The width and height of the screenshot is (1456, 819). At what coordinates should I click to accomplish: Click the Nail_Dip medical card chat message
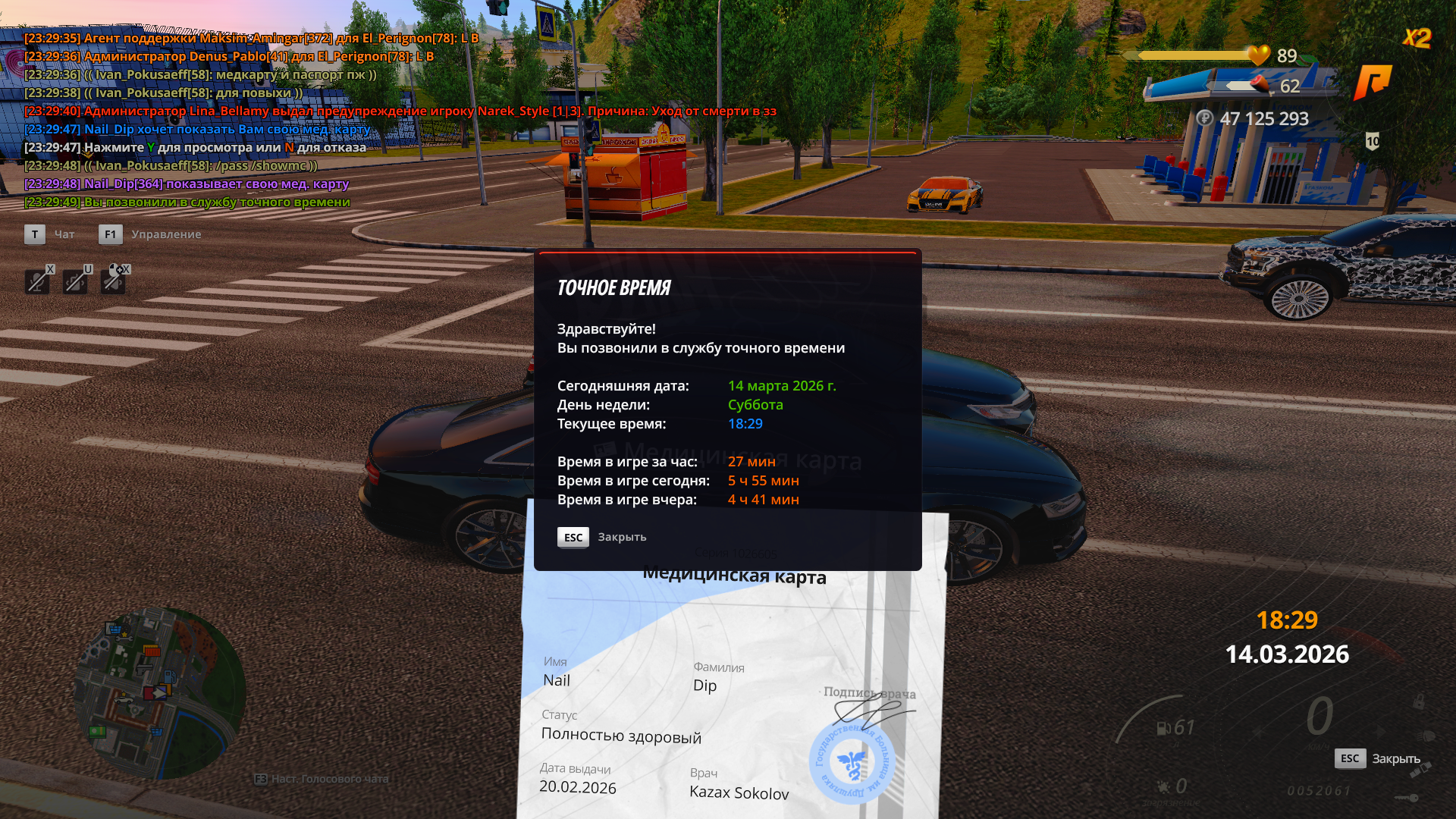(187, 184)
